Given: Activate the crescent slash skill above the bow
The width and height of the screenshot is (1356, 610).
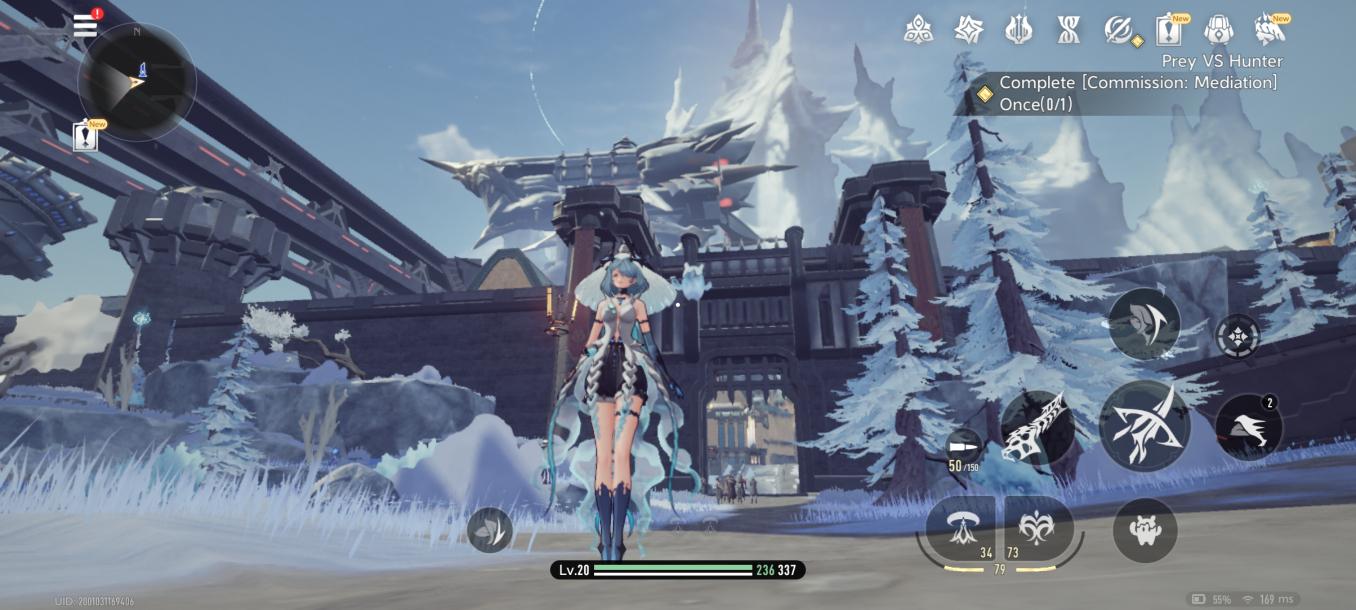Looking at the screenshot, I should 1144,323.
